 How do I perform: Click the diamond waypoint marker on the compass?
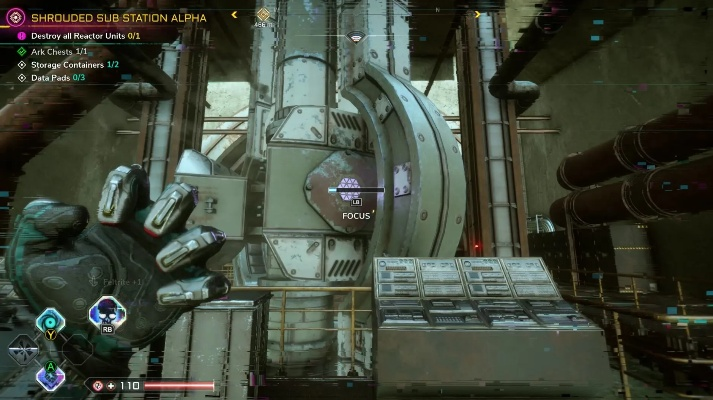[x=263, y=14]
